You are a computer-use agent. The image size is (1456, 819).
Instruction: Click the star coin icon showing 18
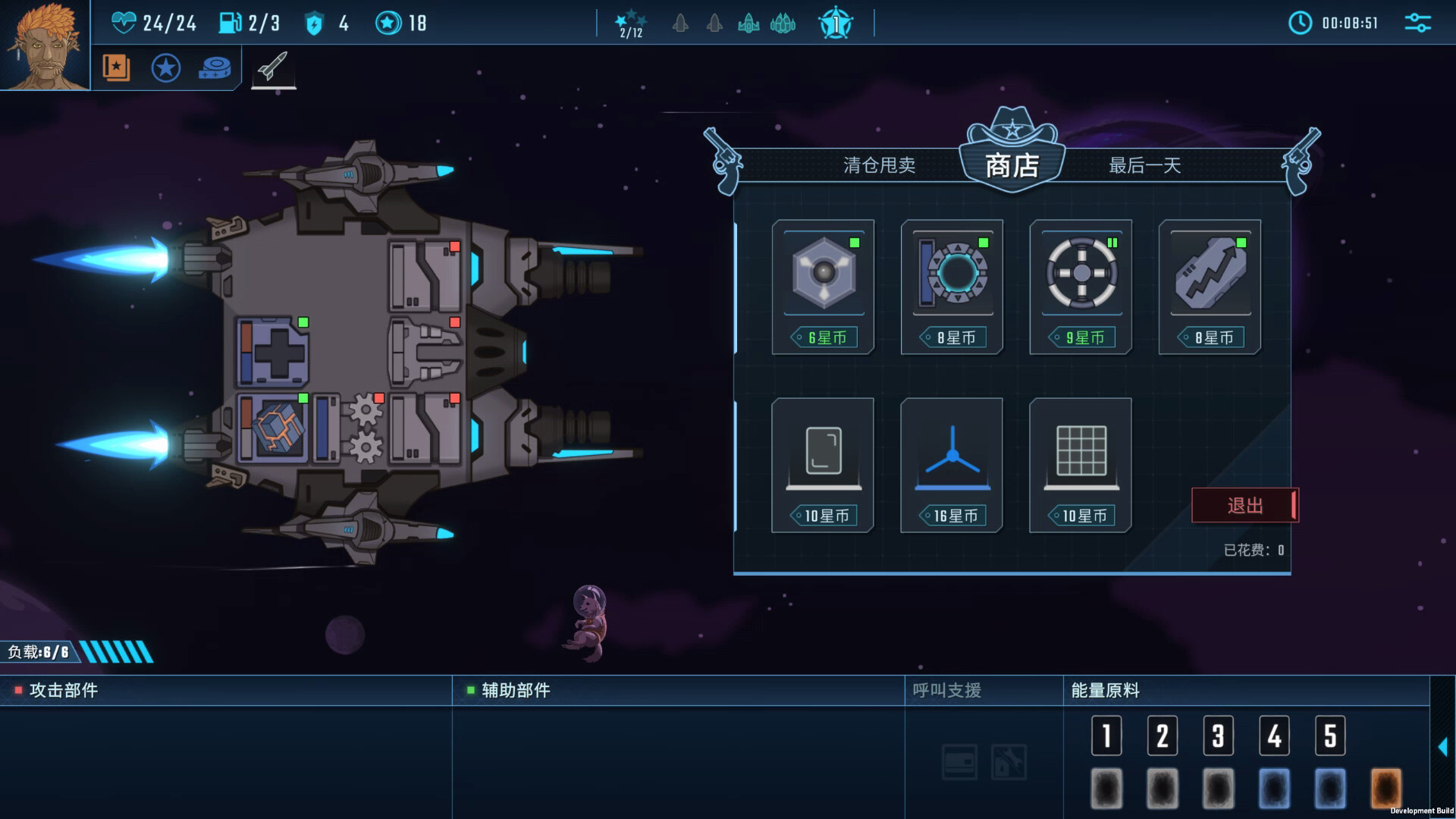click(388, 23)
